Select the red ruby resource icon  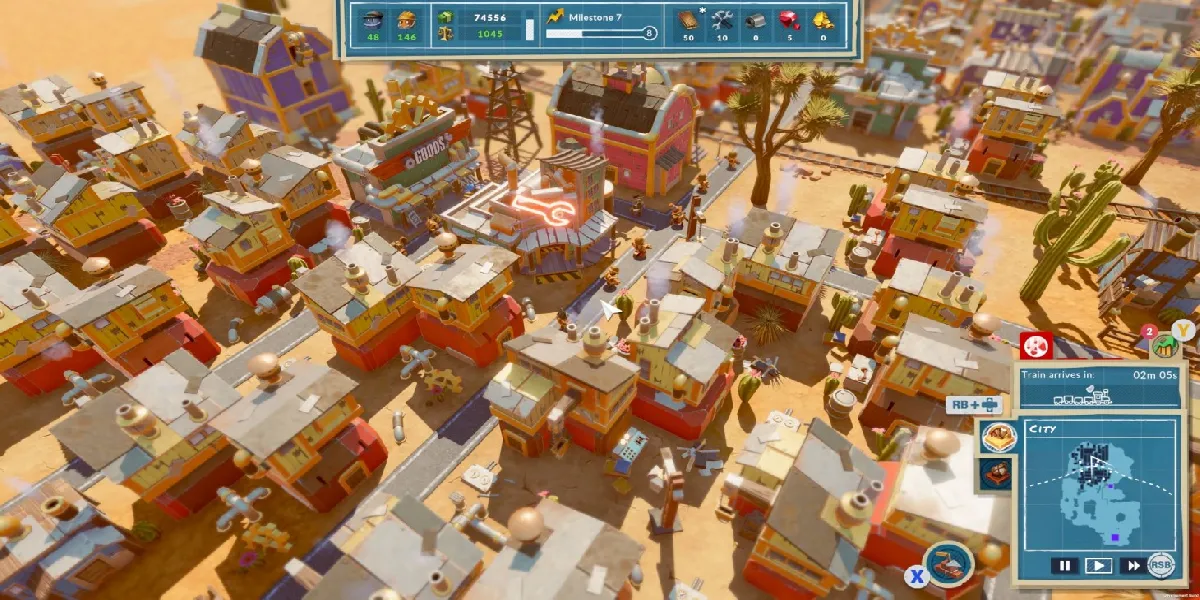point(790,18)
